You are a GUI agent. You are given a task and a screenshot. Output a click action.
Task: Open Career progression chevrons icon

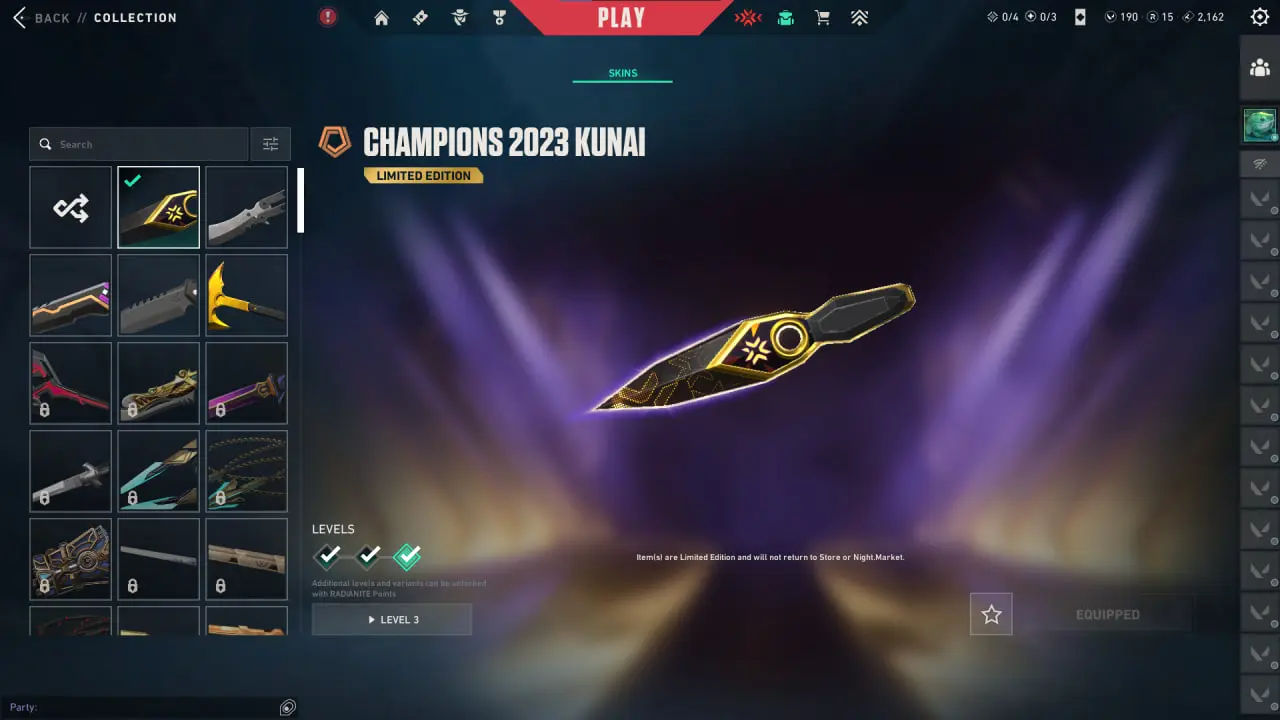coord(859,17)
